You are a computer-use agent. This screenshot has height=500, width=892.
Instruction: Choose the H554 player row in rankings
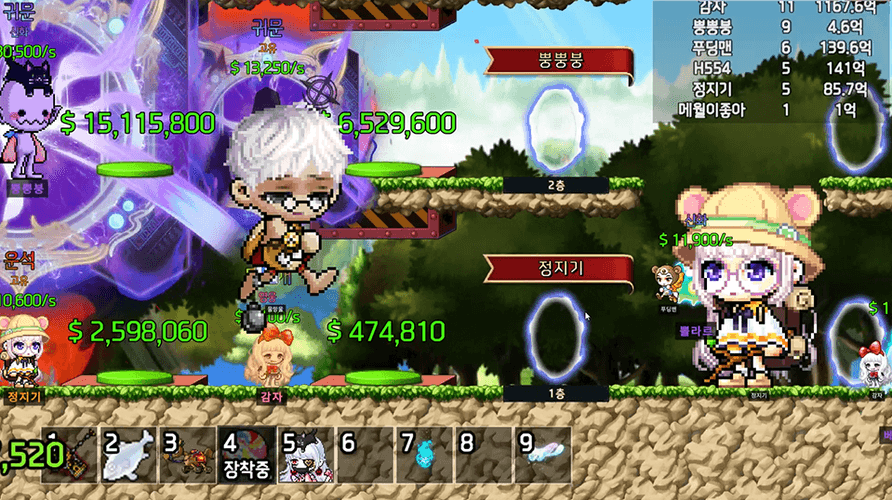point(770,69)
